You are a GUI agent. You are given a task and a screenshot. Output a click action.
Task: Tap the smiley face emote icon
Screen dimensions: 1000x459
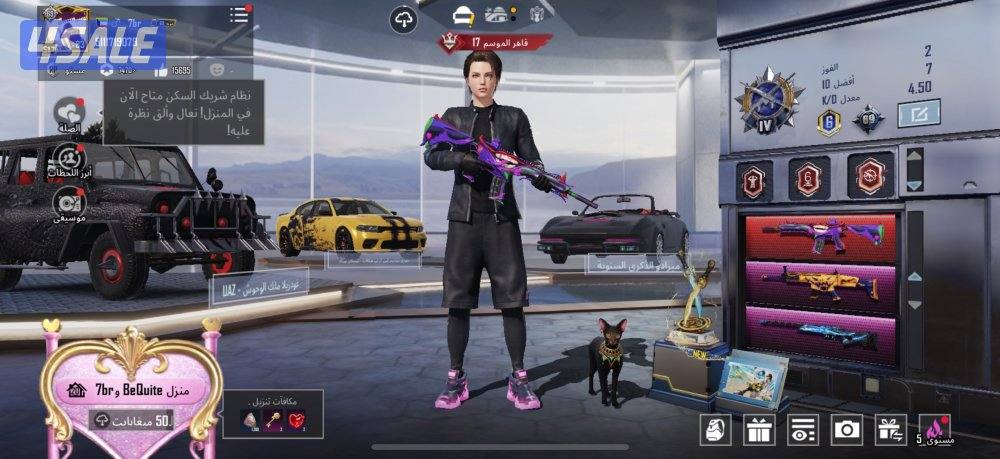[216, 70]
